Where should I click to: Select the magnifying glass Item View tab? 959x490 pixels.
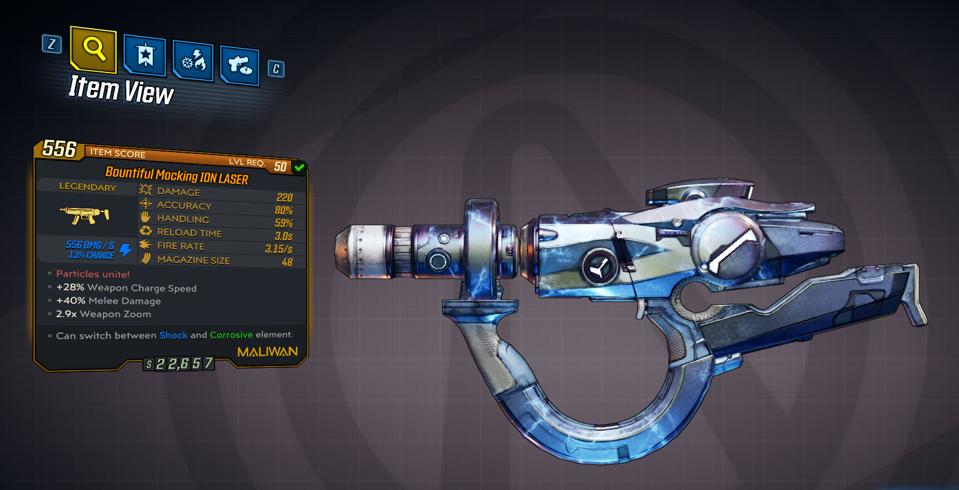point(93,47)
